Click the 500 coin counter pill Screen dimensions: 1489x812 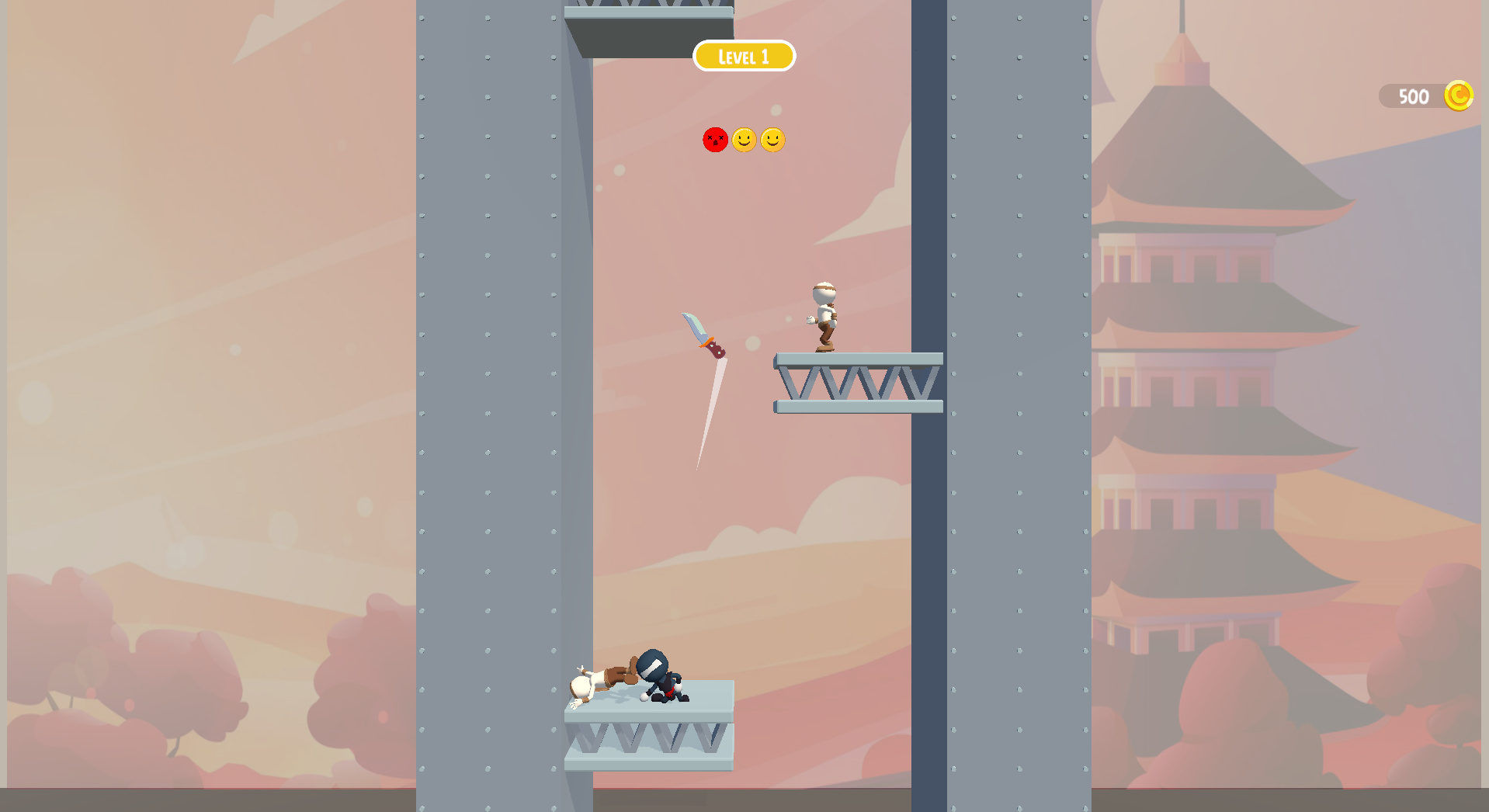[1414, 95]
